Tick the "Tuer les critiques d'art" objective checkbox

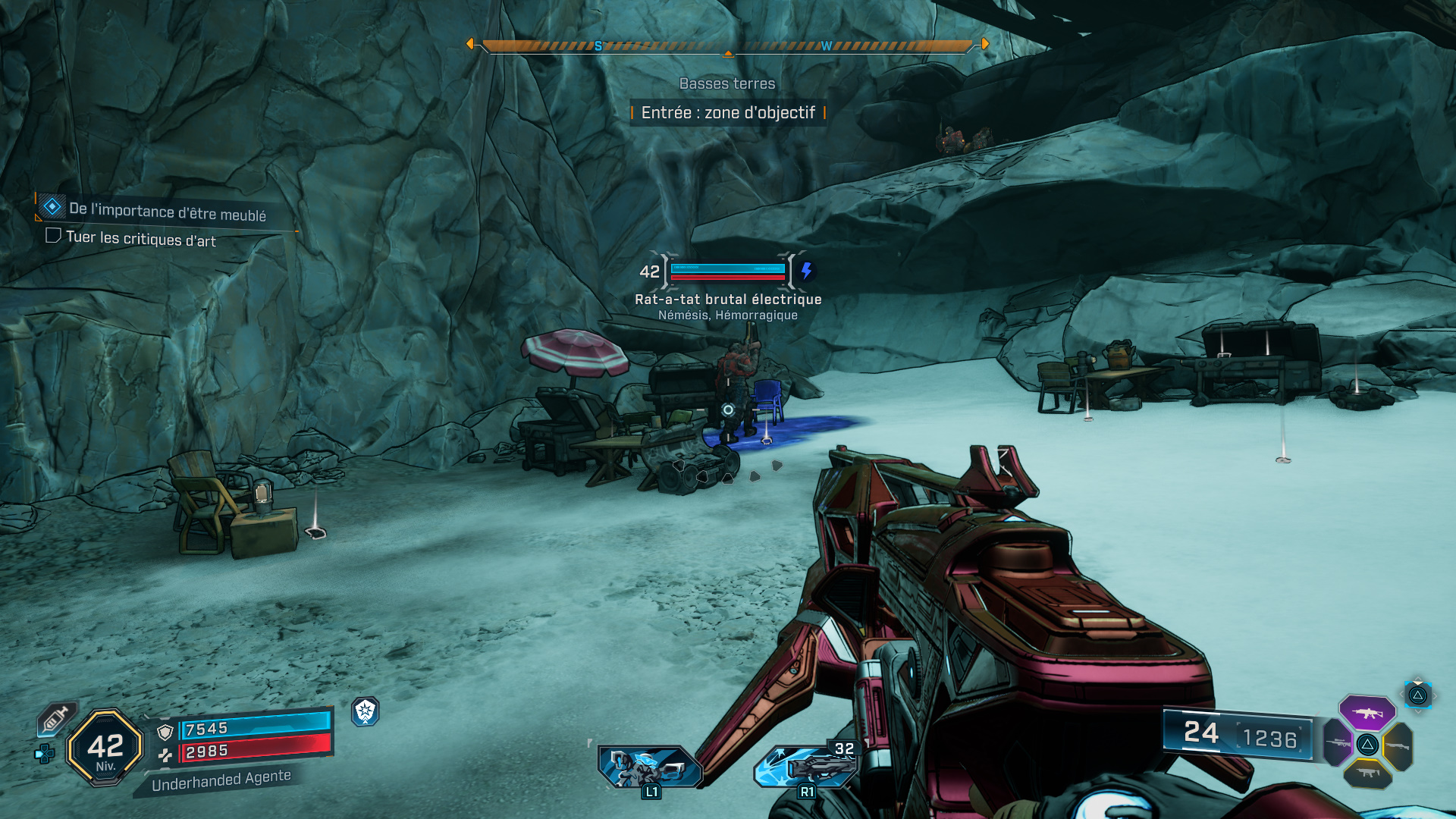(x=53, y=236)
